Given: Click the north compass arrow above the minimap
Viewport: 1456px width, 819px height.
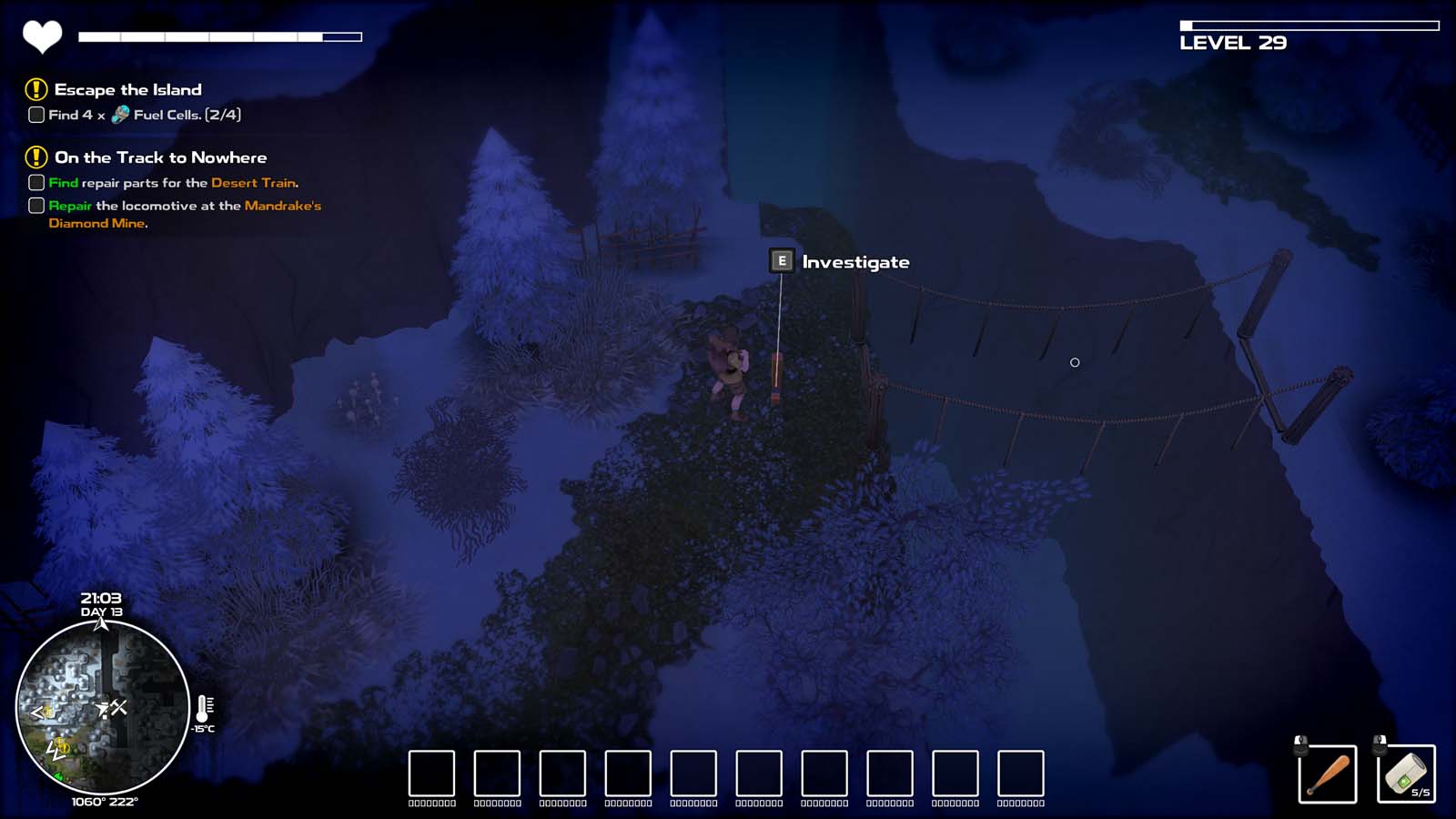Looking at the screenshot, I should click(102, 622).
